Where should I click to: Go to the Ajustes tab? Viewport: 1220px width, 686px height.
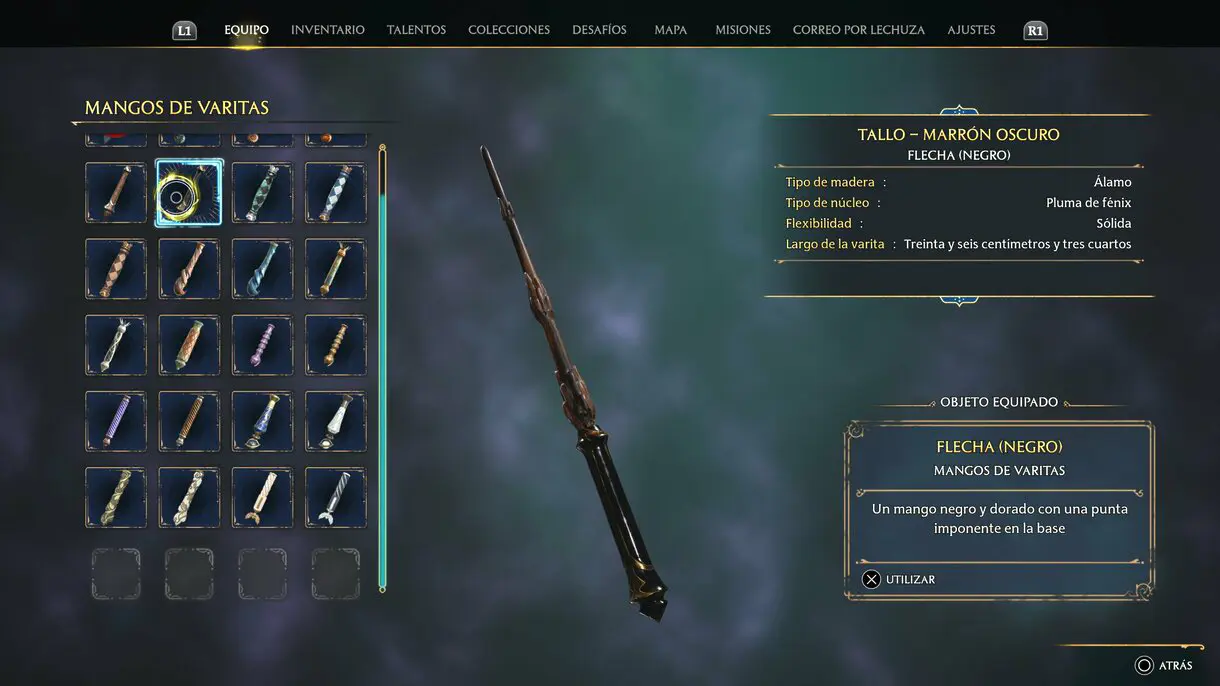point(971,30)
